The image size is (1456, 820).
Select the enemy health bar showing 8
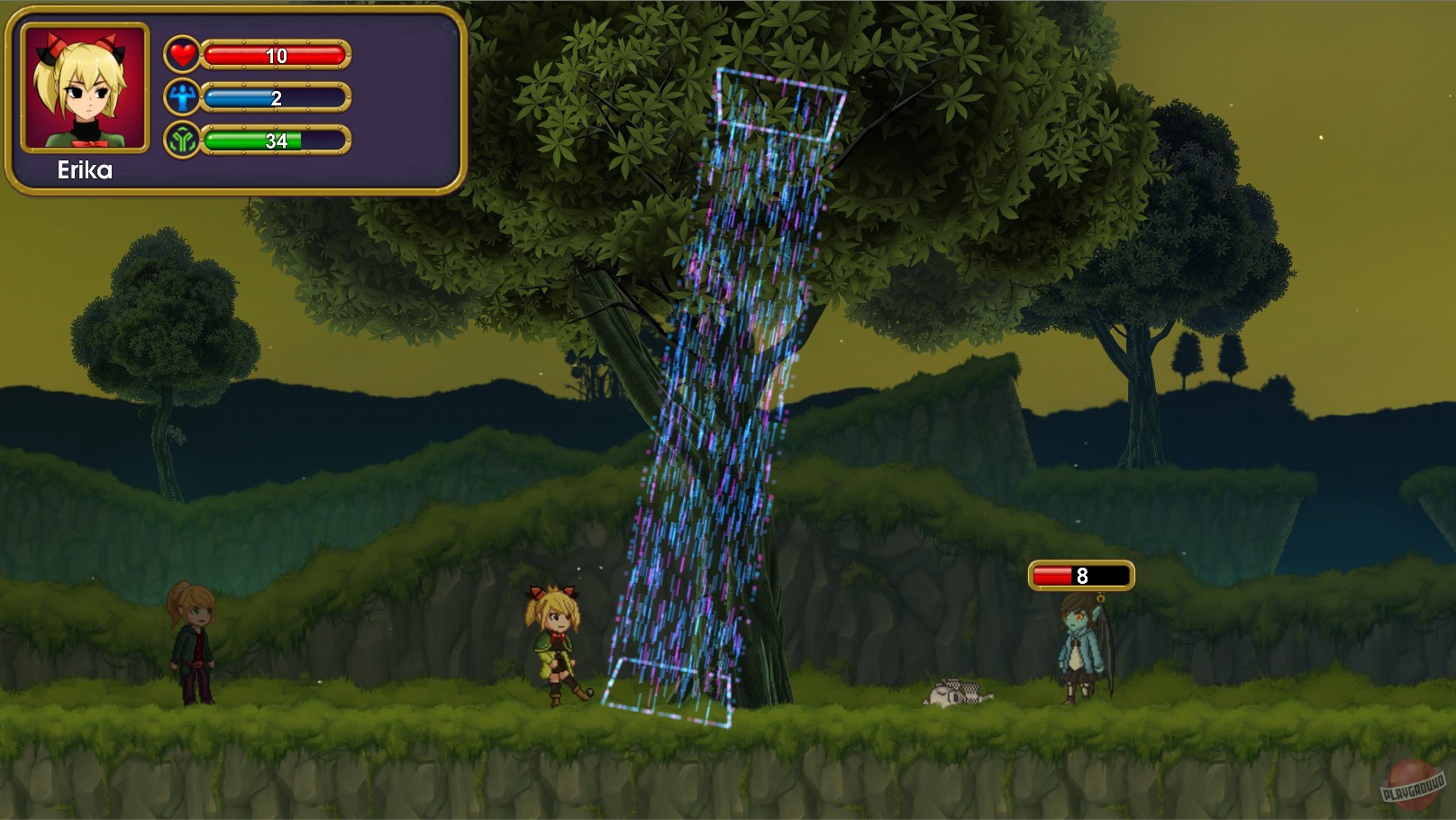tap(1081, 574)
